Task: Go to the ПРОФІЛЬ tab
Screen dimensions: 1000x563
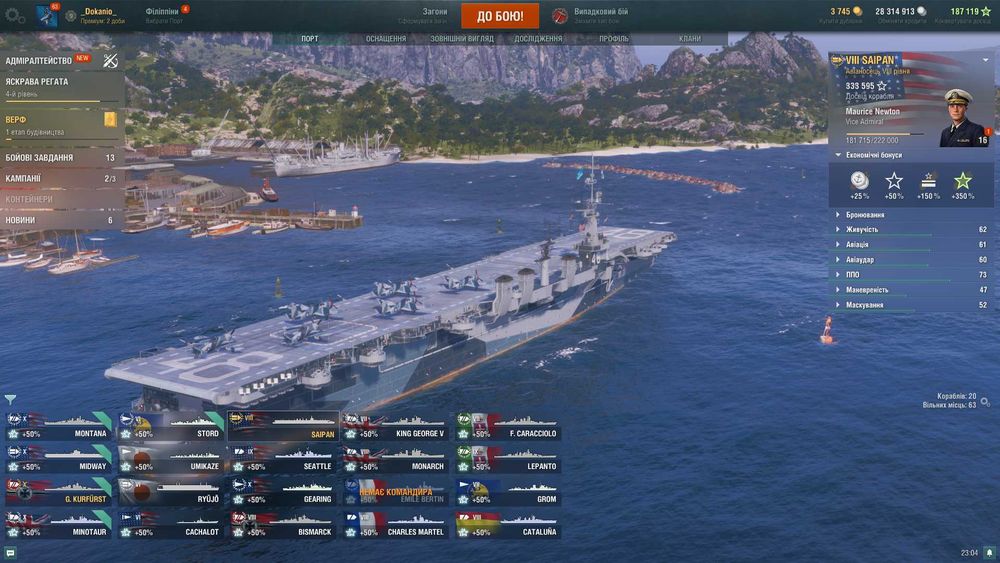Action: click(614, 39)
